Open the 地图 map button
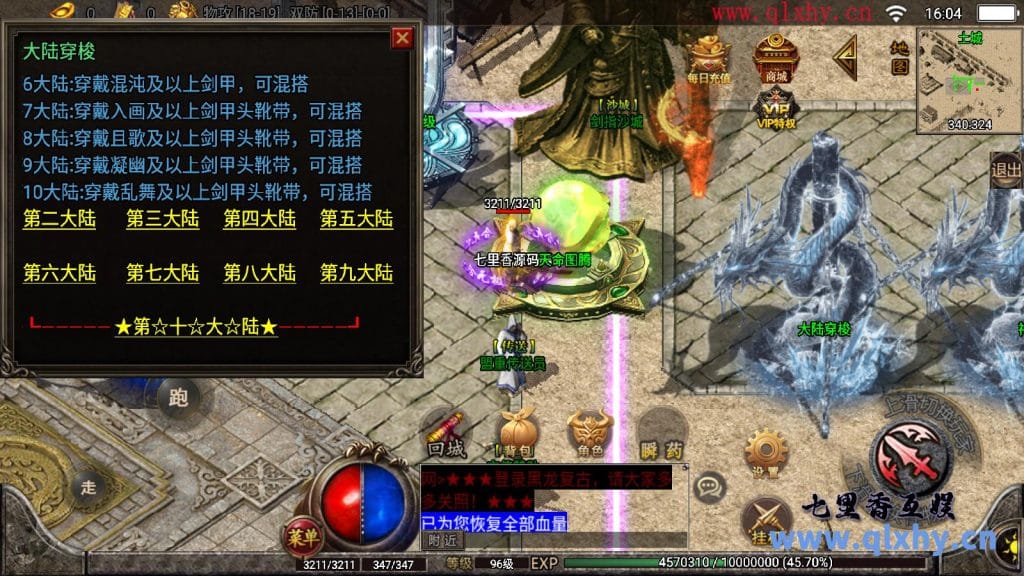Screen dimensions: 1024x576 (x=899, y=57)
